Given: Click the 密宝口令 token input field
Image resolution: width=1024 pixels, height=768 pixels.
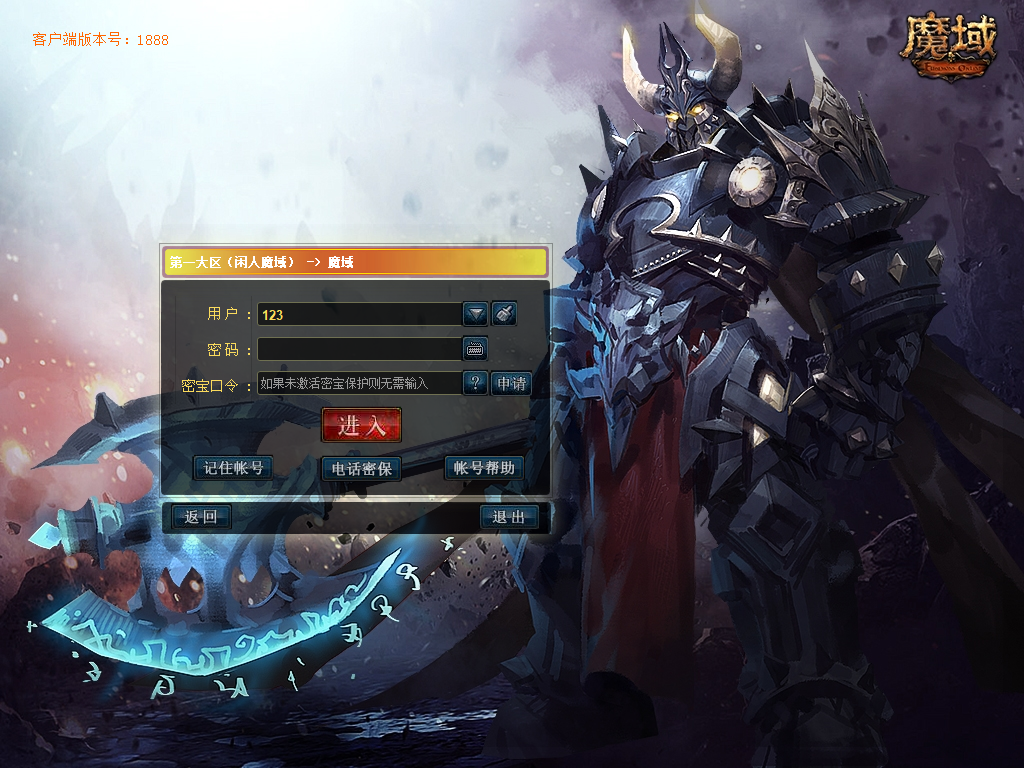Looking at the screenshot, I should [x=358, y=383].
